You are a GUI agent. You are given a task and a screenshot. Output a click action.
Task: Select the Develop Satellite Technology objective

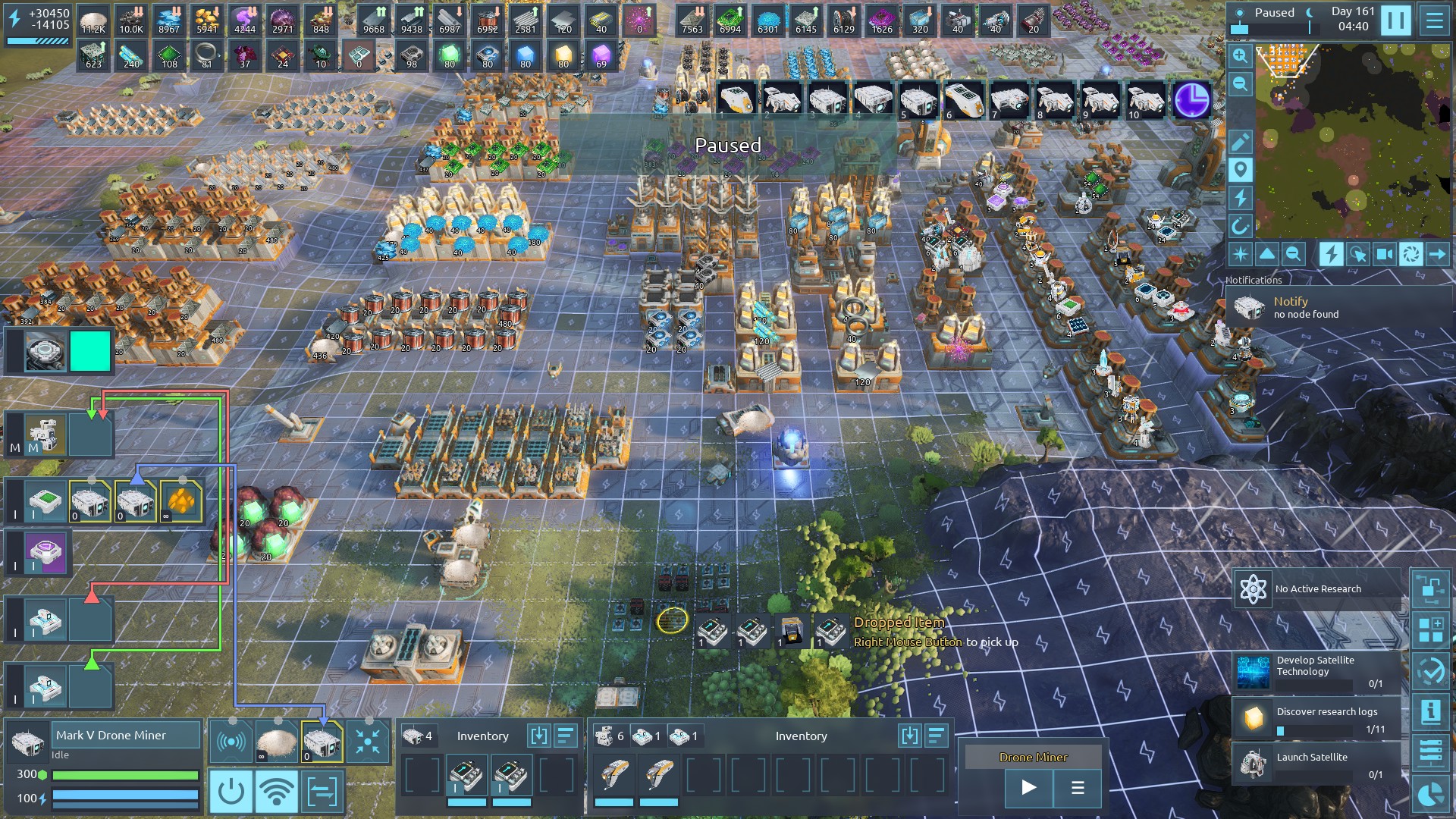tap(1318, 671)
